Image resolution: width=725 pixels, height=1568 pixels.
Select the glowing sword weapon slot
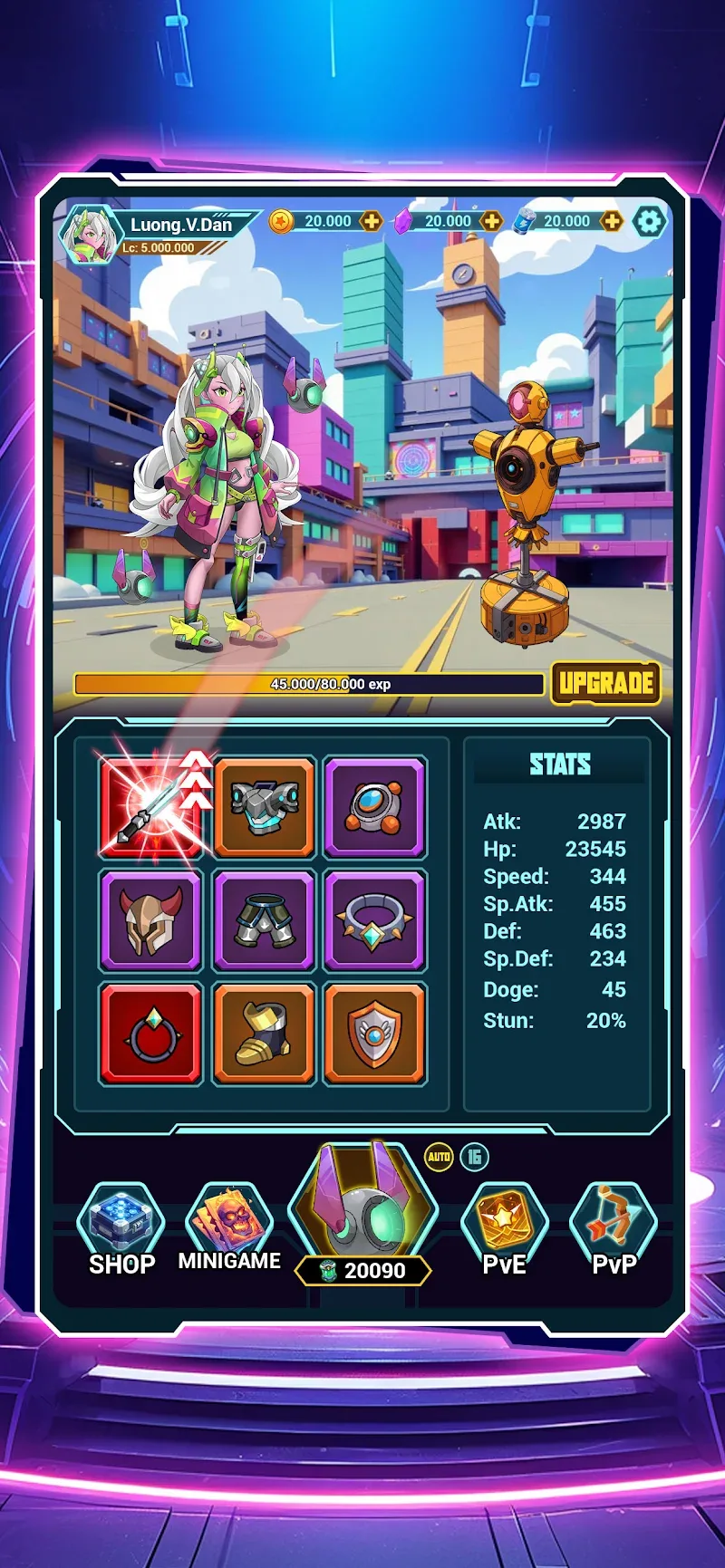coord(150,806)
